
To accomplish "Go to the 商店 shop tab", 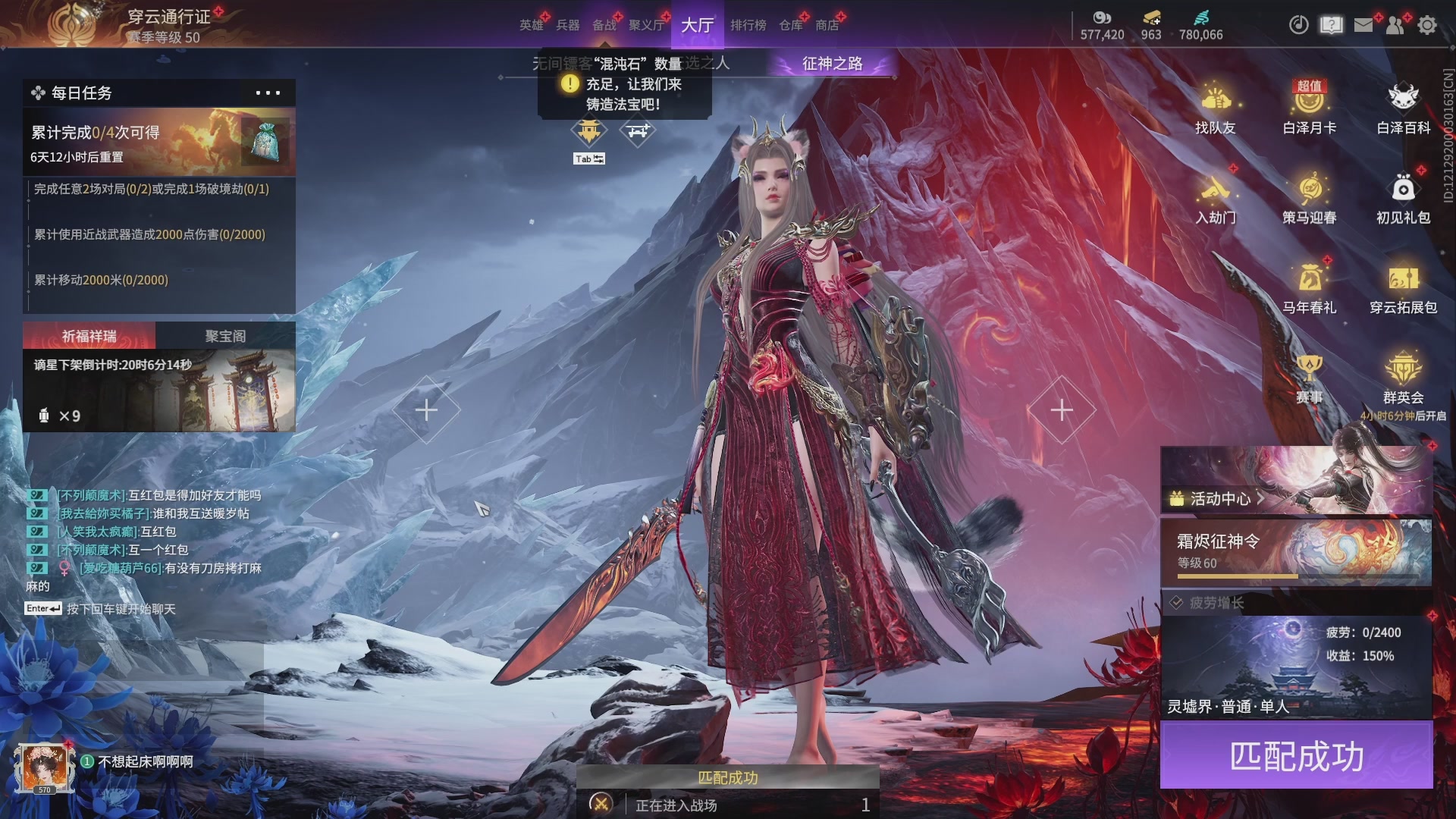I will click(827, 25).
